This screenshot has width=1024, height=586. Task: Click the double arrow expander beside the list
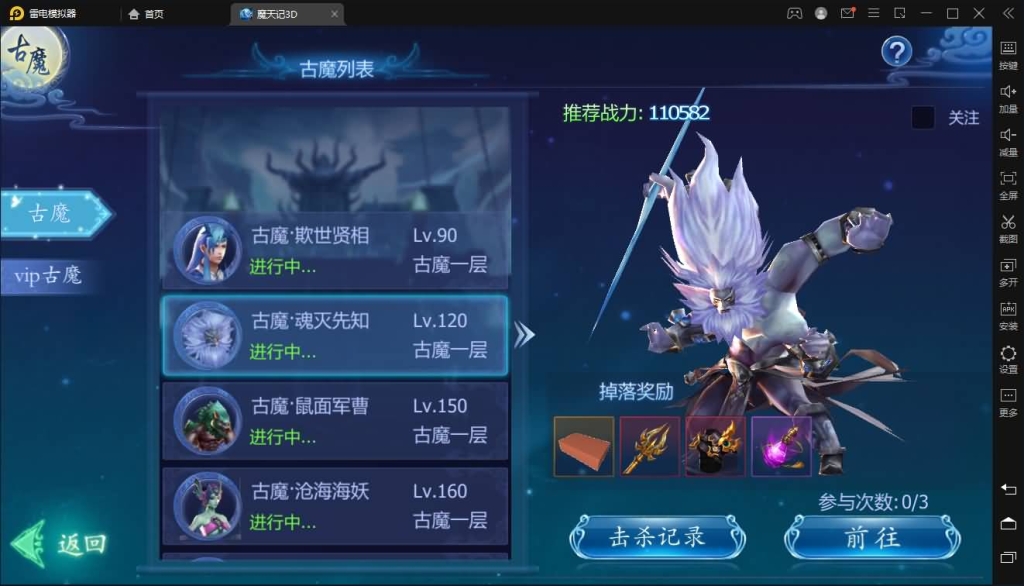coord(524,335)
